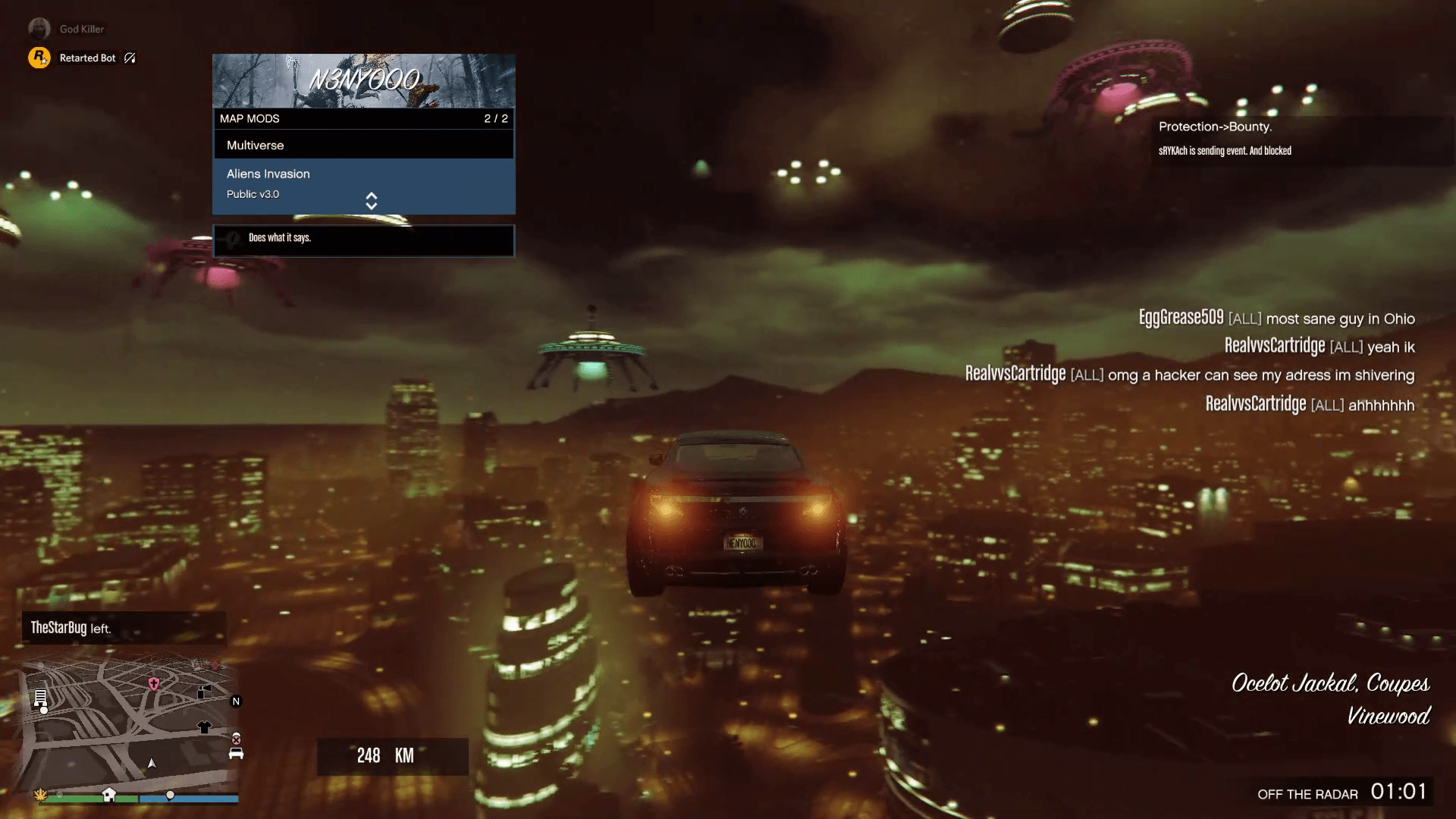Image resolution: width=1456 pixels, height=819 pixels.
Task: Click the vehicle garage icon on the minimap
Action: coord(236,754)
